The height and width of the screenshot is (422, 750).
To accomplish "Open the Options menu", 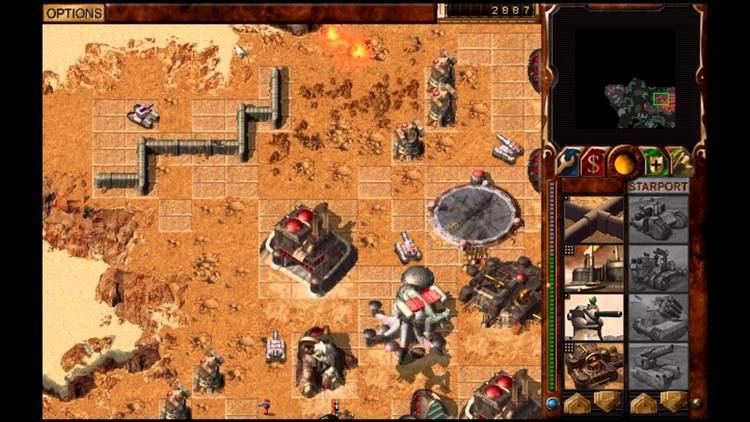I will pos(73,13).
